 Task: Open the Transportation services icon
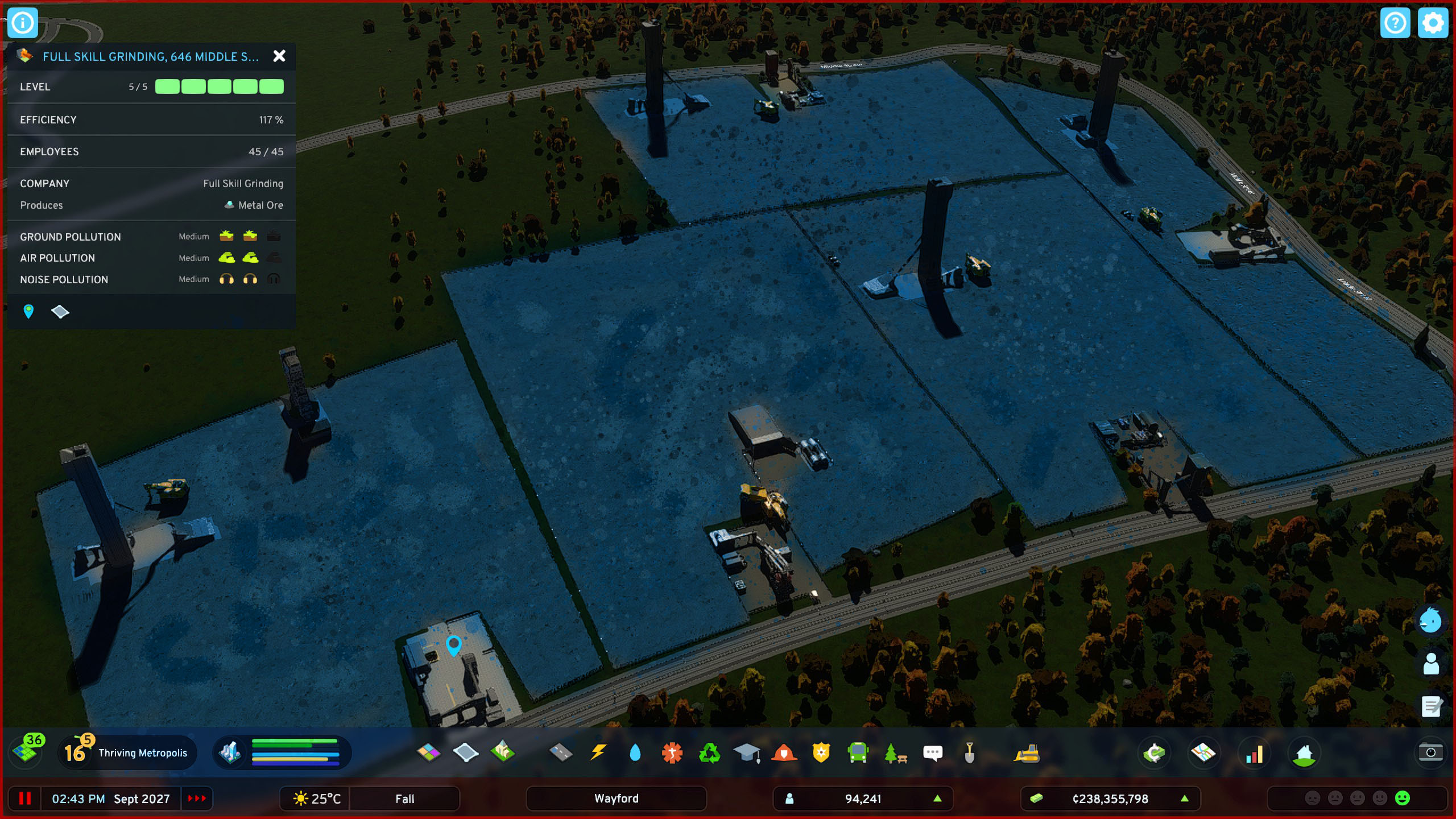pyautogui.click(x=857, y=752)
